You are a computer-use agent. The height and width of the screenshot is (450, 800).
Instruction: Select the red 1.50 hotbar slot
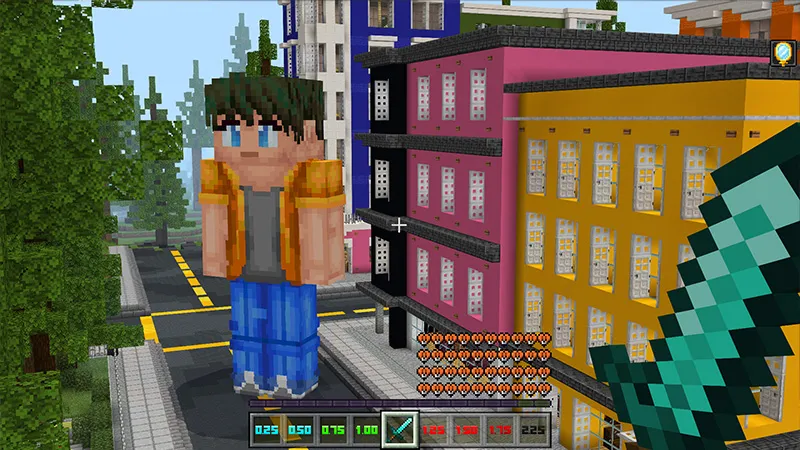coord(467,430)
